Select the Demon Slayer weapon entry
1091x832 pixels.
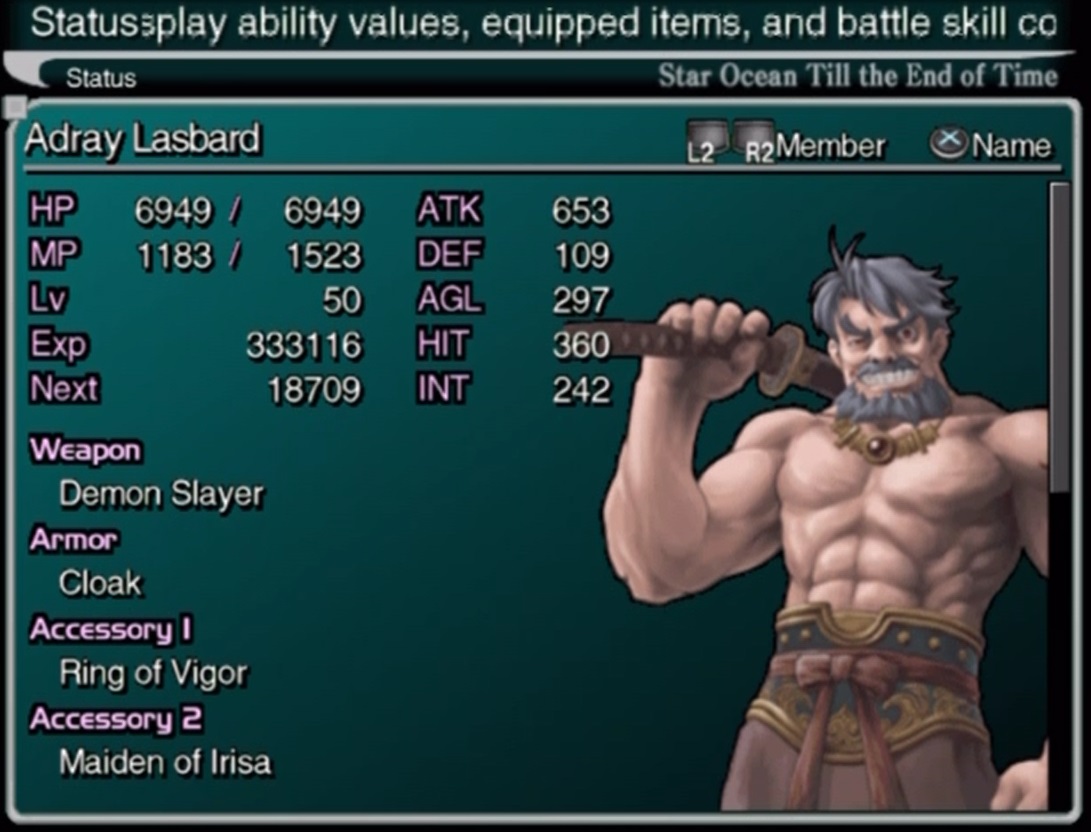point(161,494)
